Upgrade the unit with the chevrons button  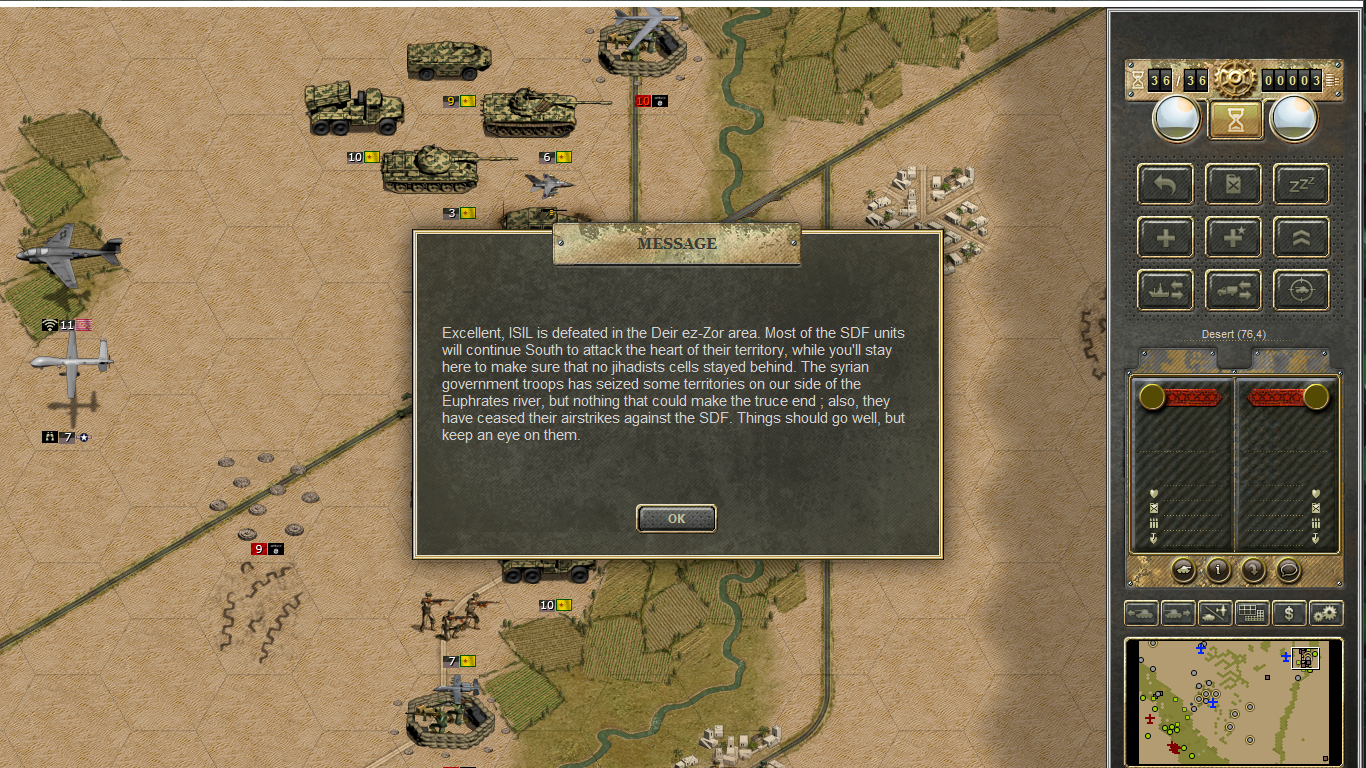tap(1301, 237)
